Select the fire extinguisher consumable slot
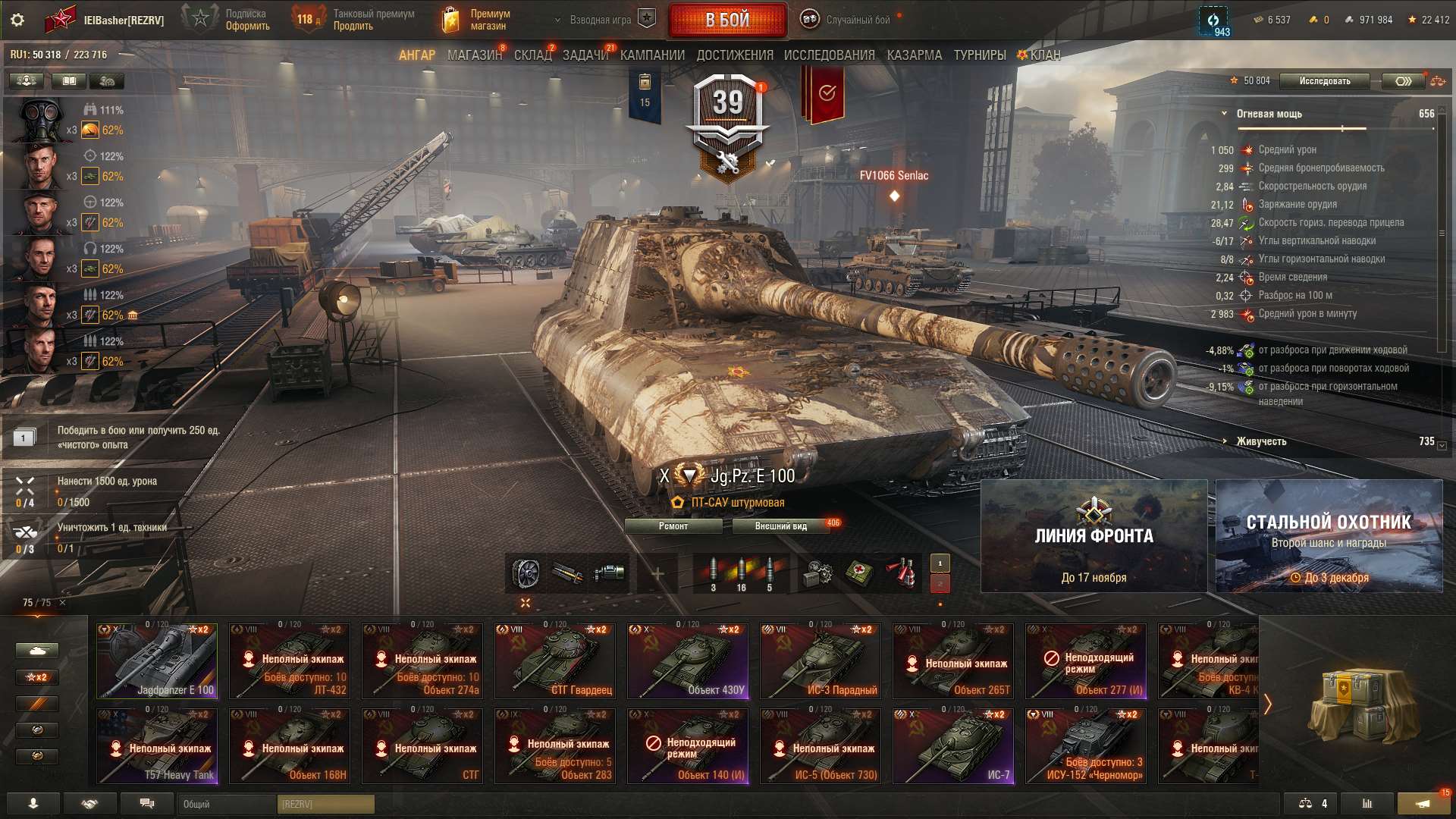Viewport: 1456px width, 819px height. [x=899, y=573]
